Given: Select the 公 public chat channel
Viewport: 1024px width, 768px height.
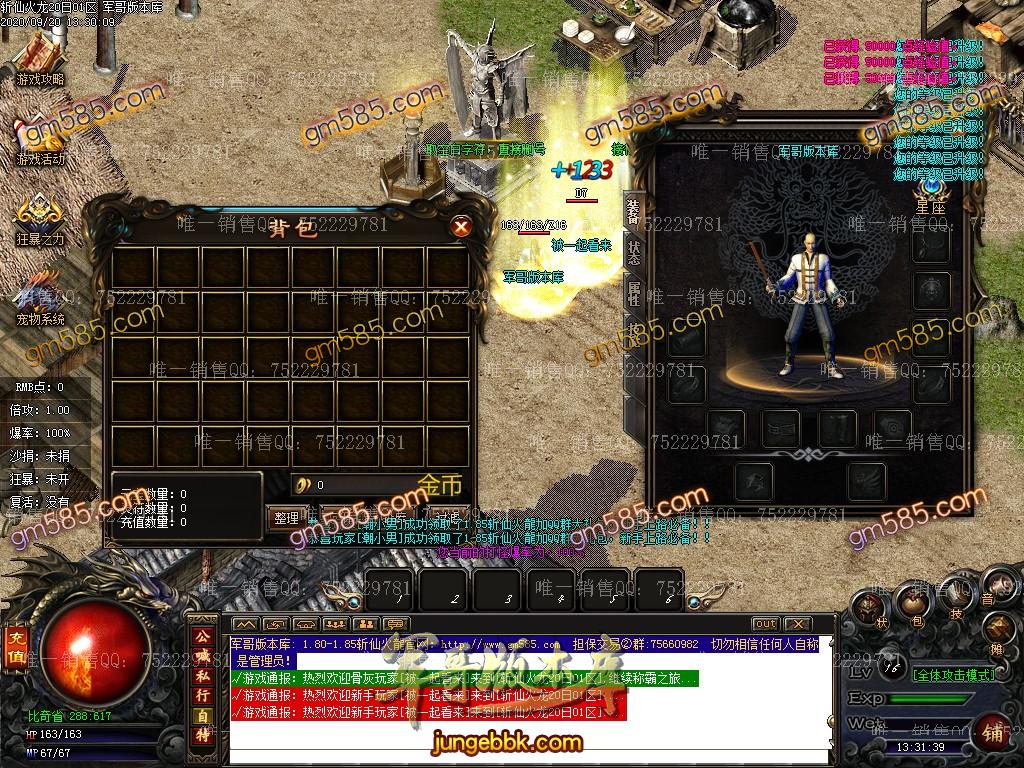Looking at the screenshot, I should point(202,636).
